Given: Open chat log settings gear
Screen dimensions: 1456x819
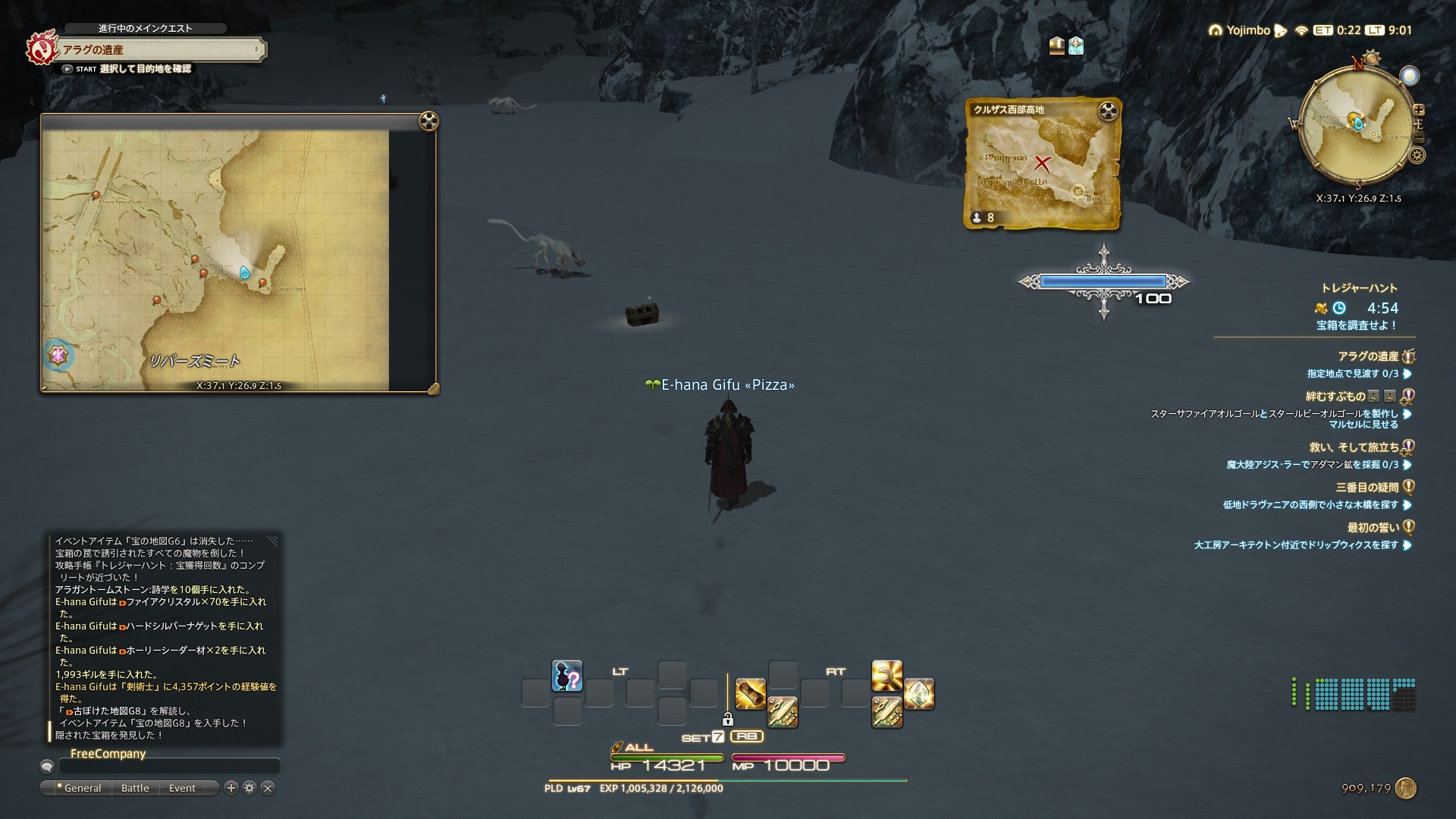Looking at the screenshot, I should pyautogui.click(x=249, y=788).
